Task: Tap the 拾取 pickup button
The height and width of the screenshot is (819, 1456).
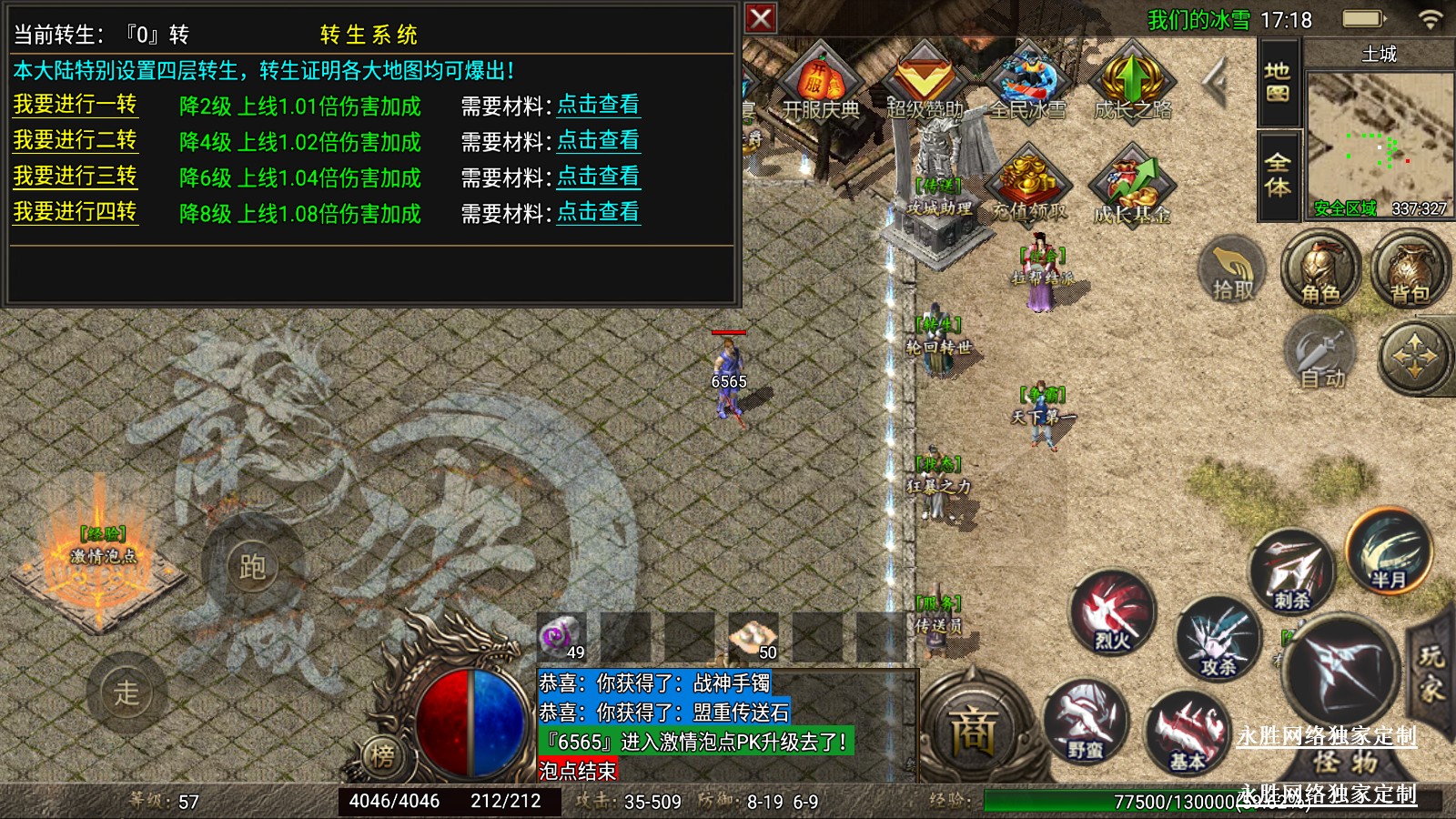Action: 1233,269
